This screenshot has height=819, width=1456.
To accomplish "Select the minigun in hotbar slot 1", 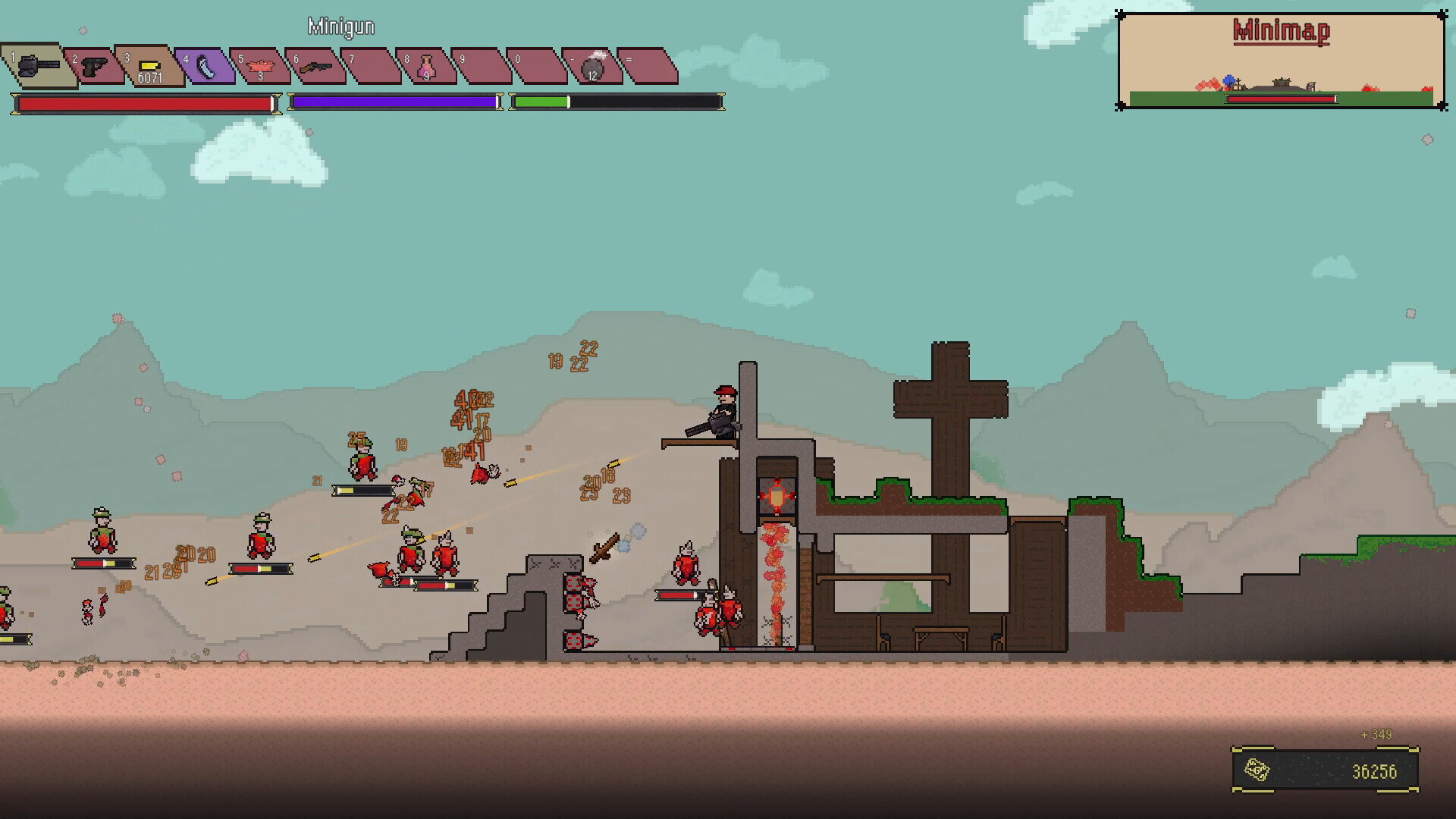I will pos(38,65).
